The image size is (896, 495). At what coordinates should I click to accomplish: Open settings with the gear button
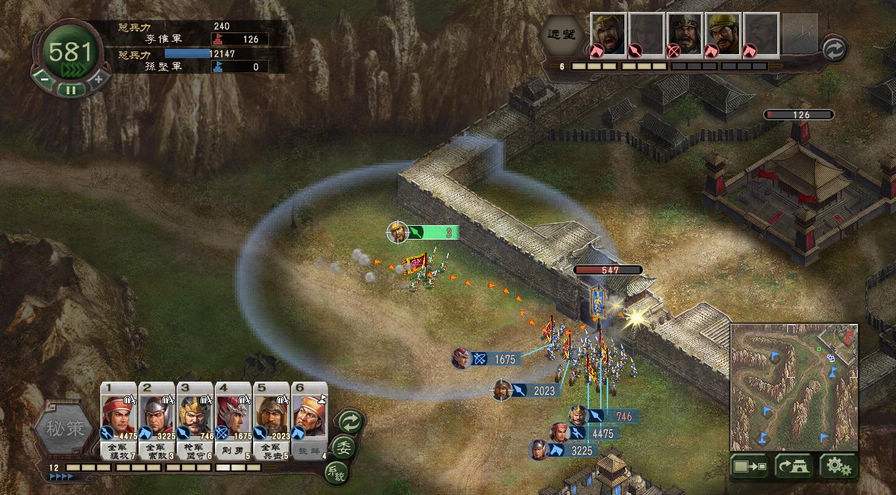[838, 465]
